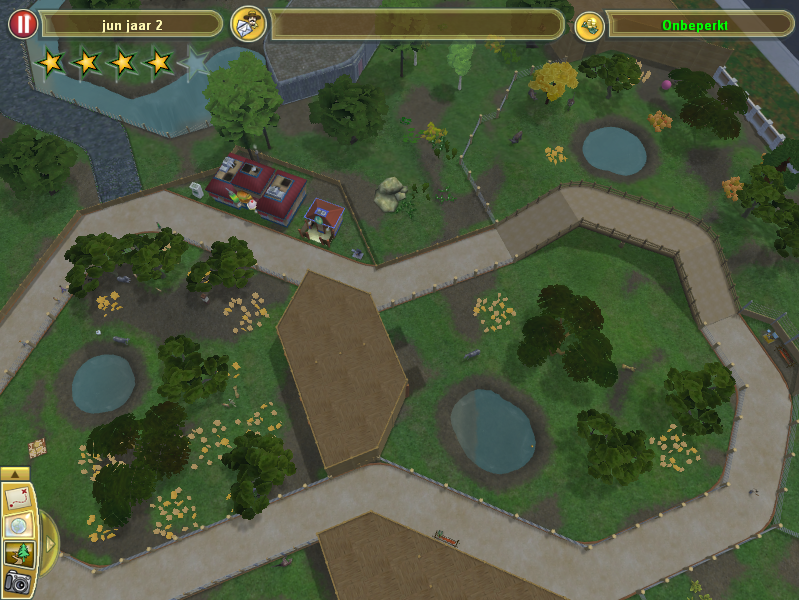
Task: Click the message ticker bar
Action: tap(416, 24)
